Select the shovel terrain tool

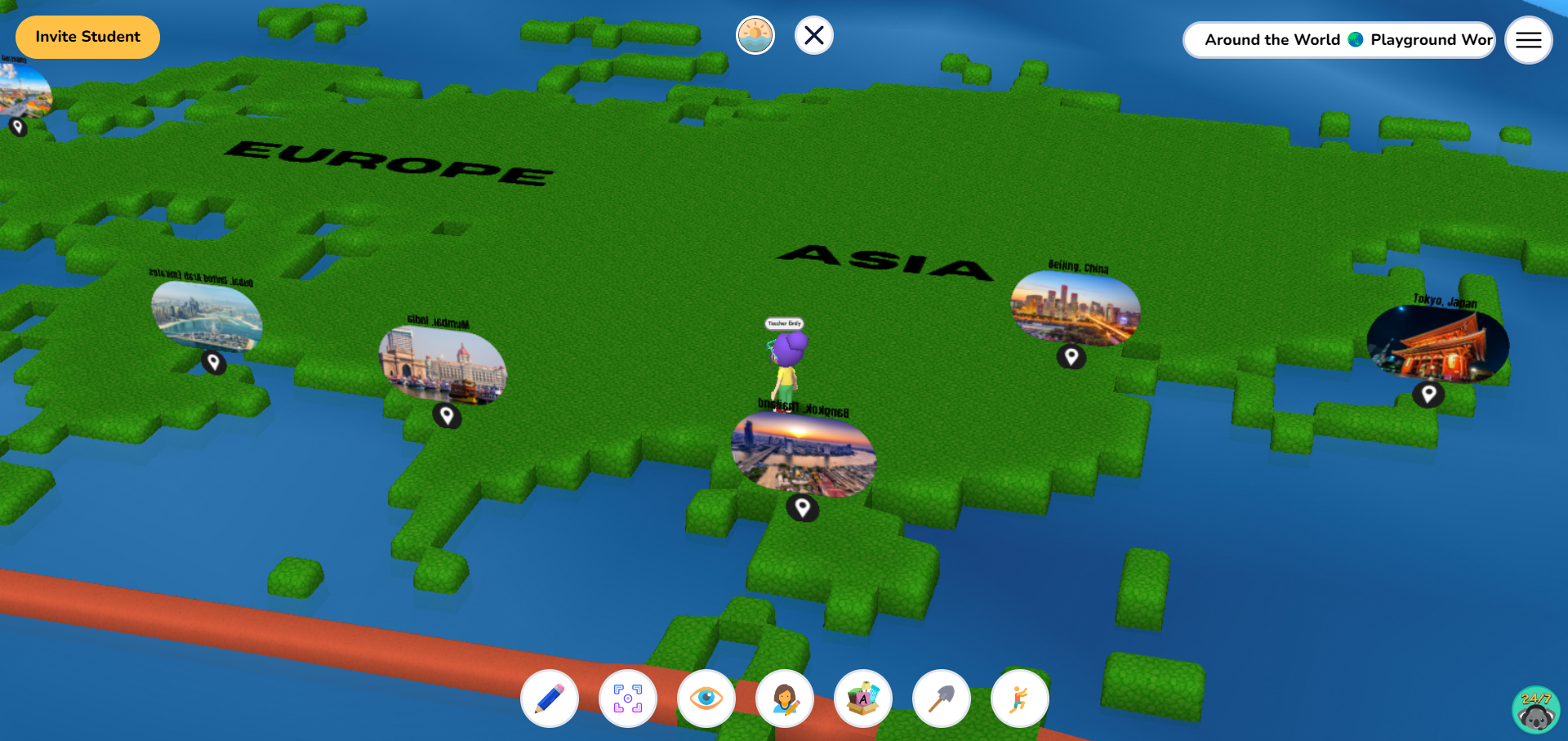point(942,699)
